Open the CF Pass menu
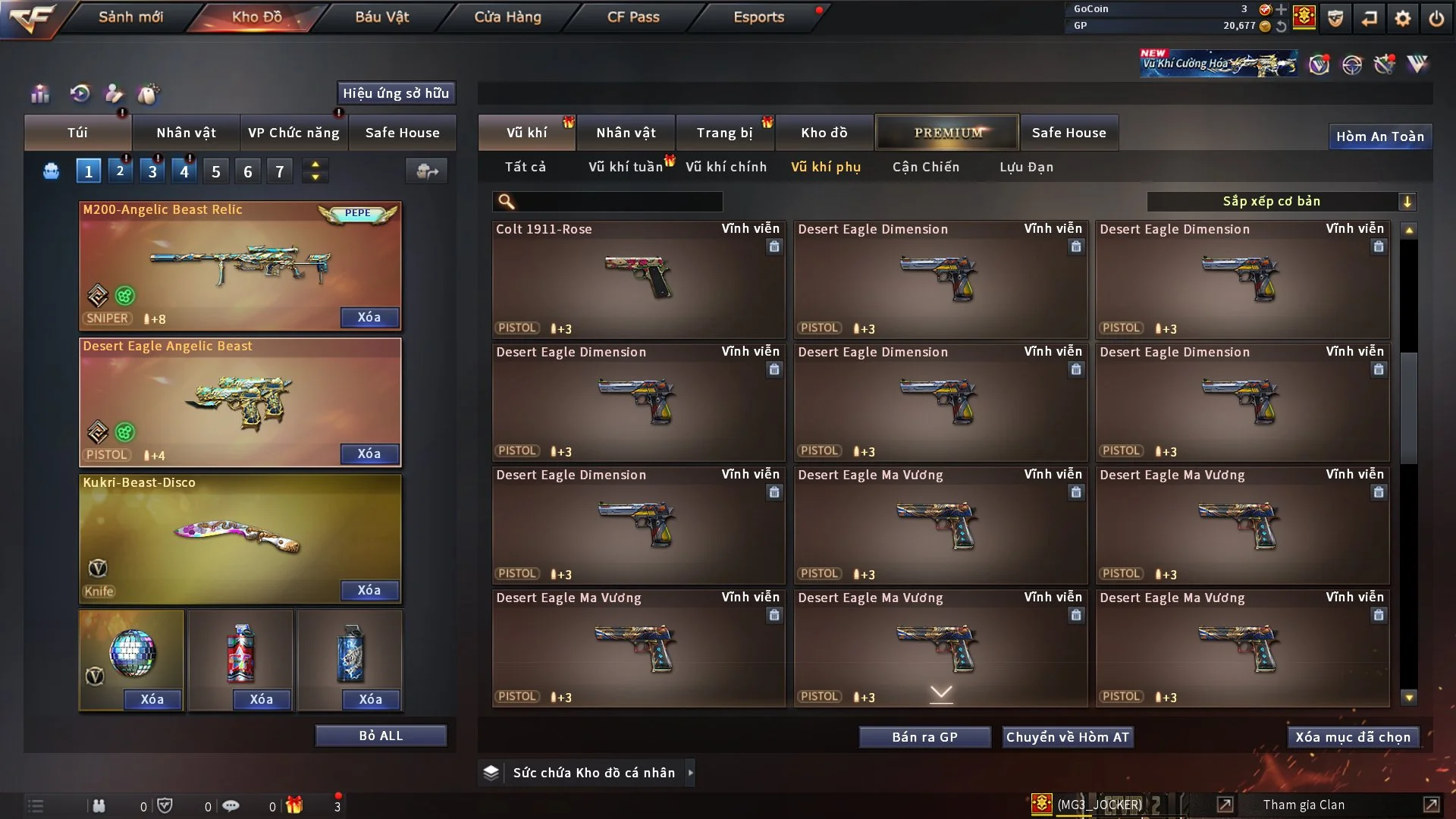This screenshot has height=819, width=1456. (x=633, y=17)
